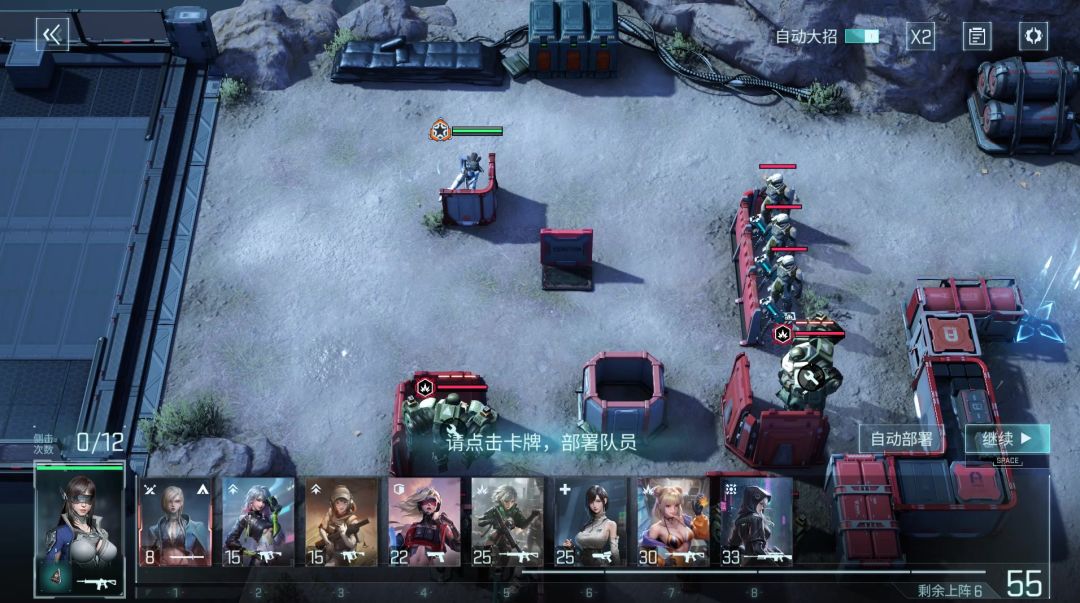This screenshot has width=1080, height=603.
Task: Choose the medic card with plus symbol
Action: coord(590,521)
